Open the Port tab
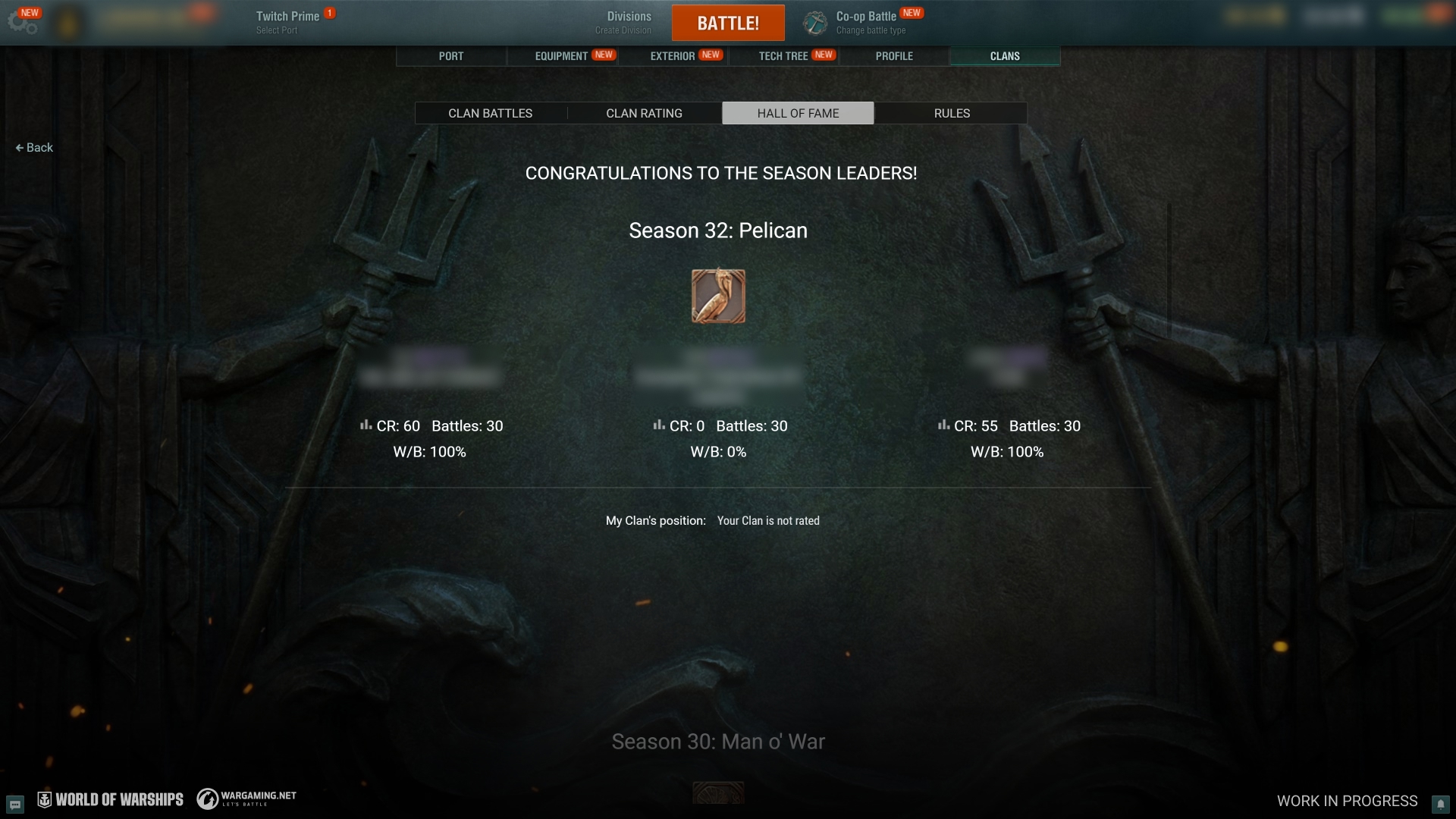This screenshot has height=819, width=1456. (451, 56)
